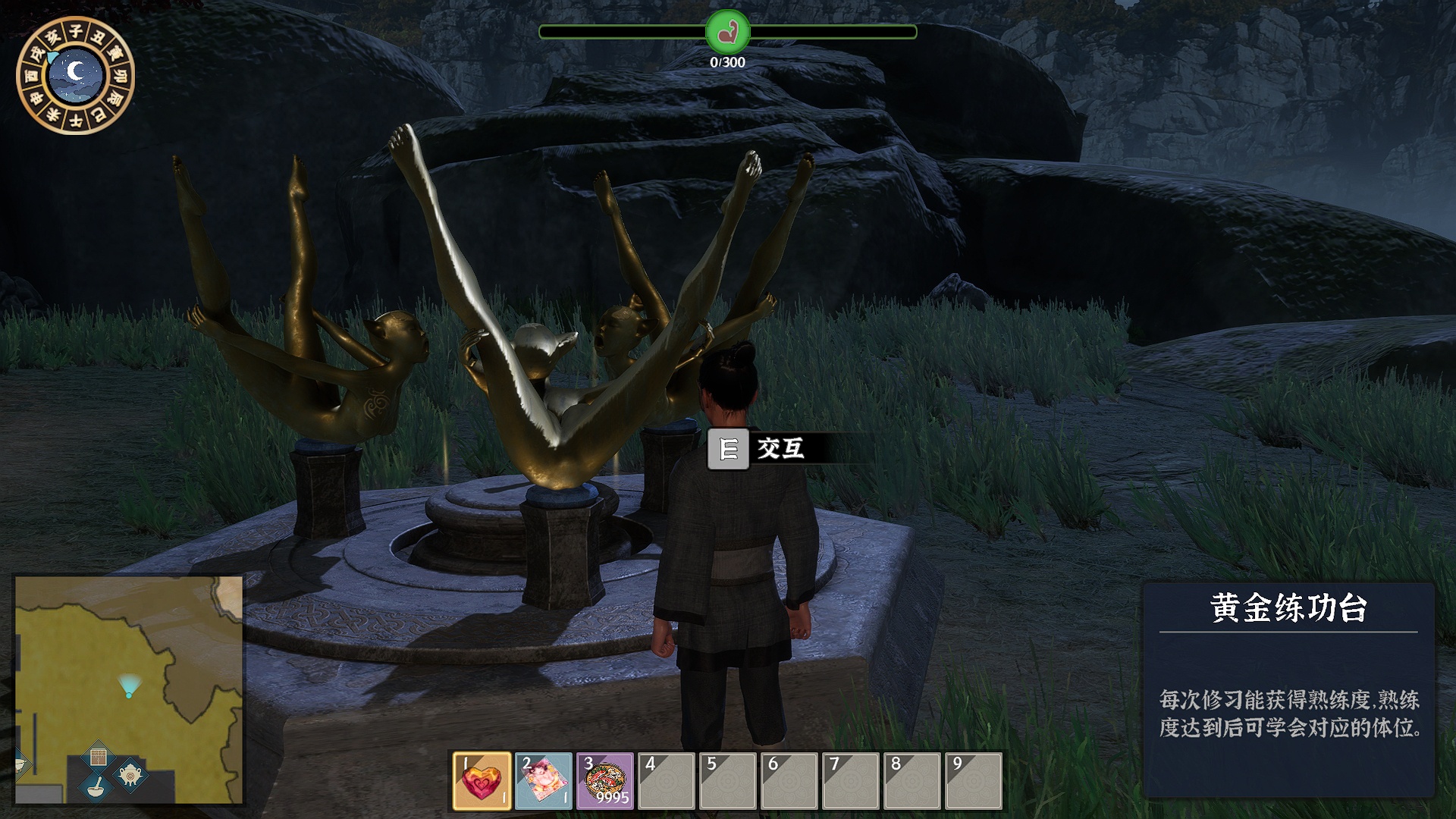Open the moon time-of-day dial

click(x=75, y=74)
